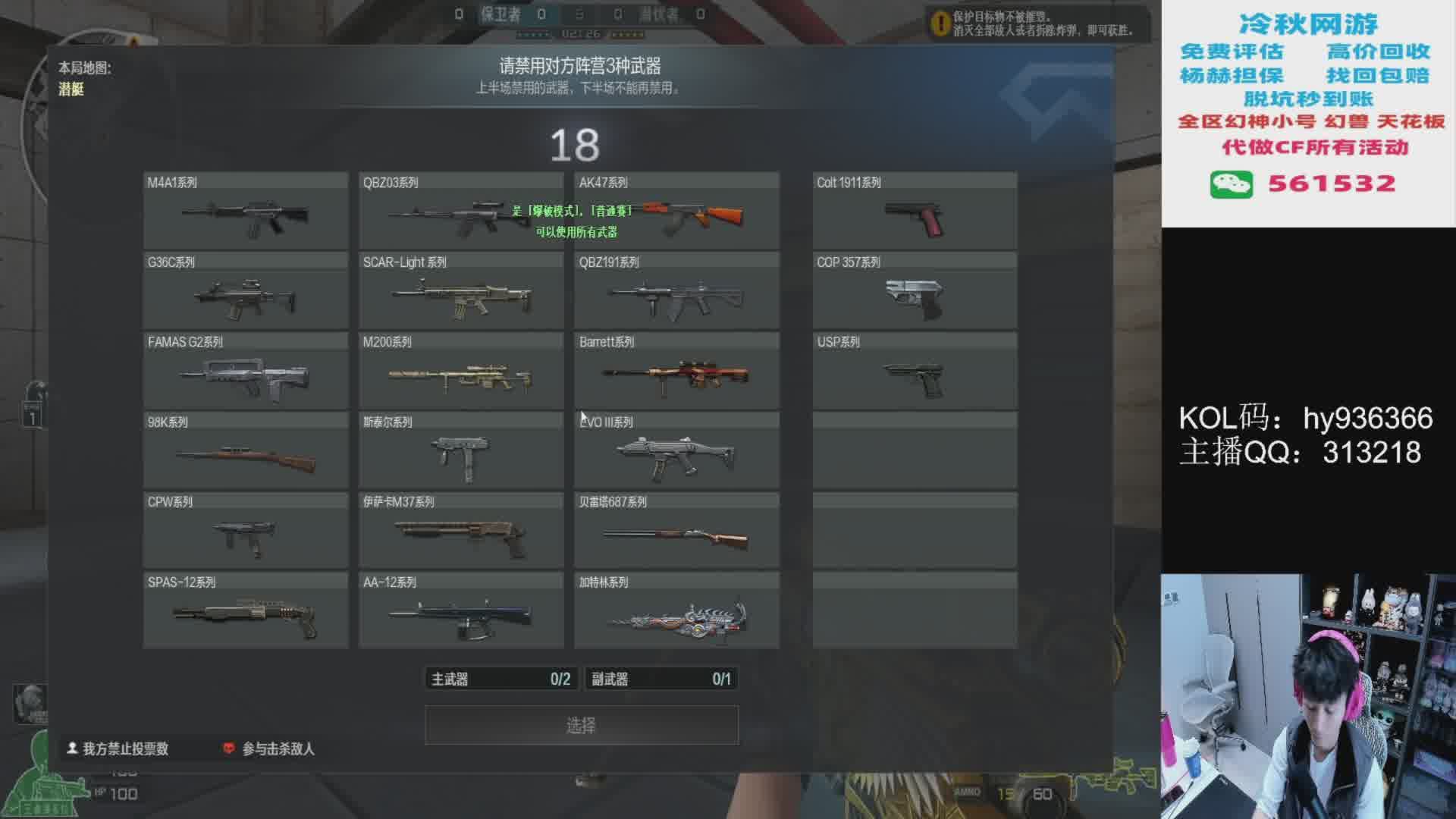
Task: Pick the COP 357 series pistol
Action: click(915, 291)
